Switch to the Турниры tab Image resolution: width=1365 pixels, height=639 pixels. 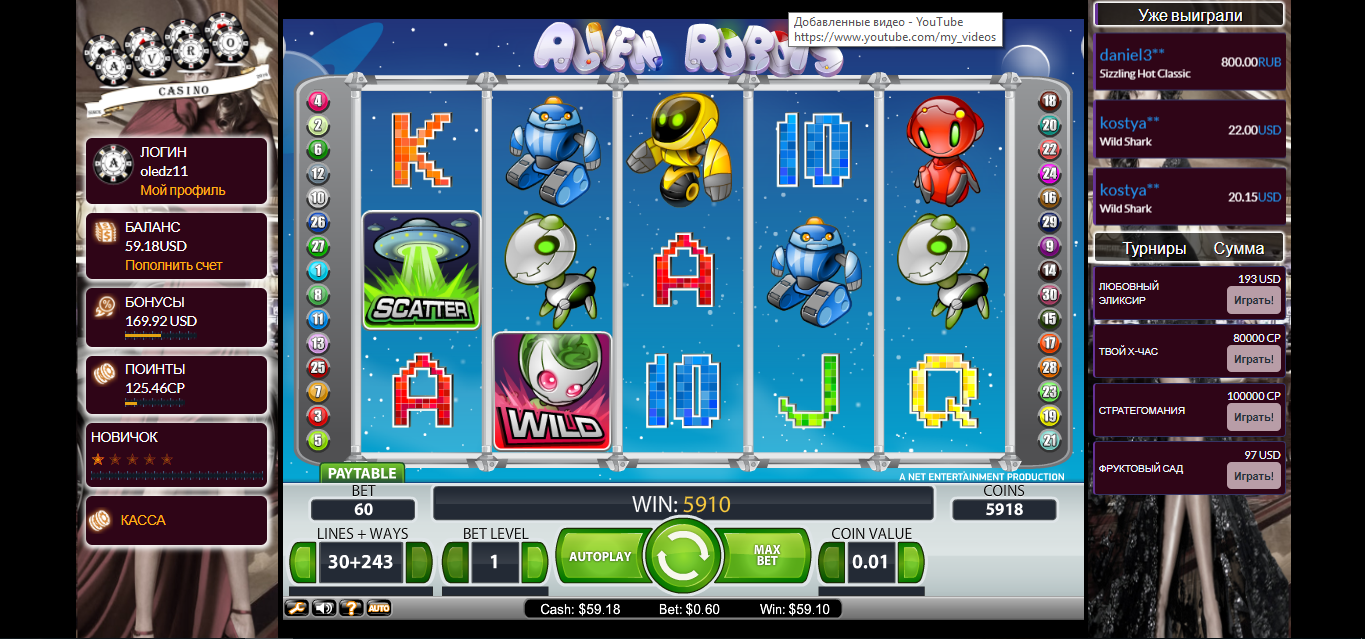point(1154,248)
